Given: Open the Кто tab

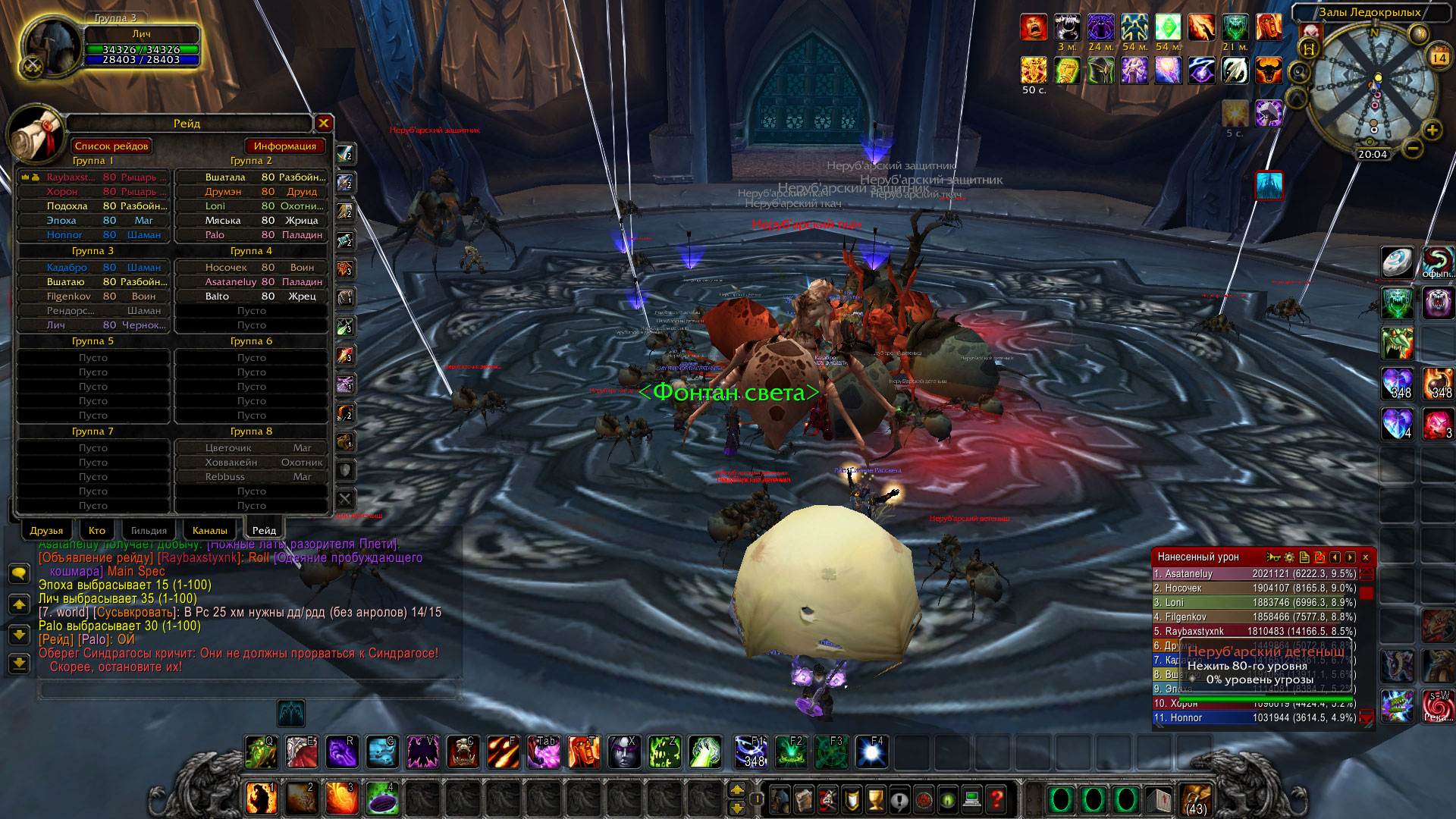Looking at the screenshot, I should 97,530.
